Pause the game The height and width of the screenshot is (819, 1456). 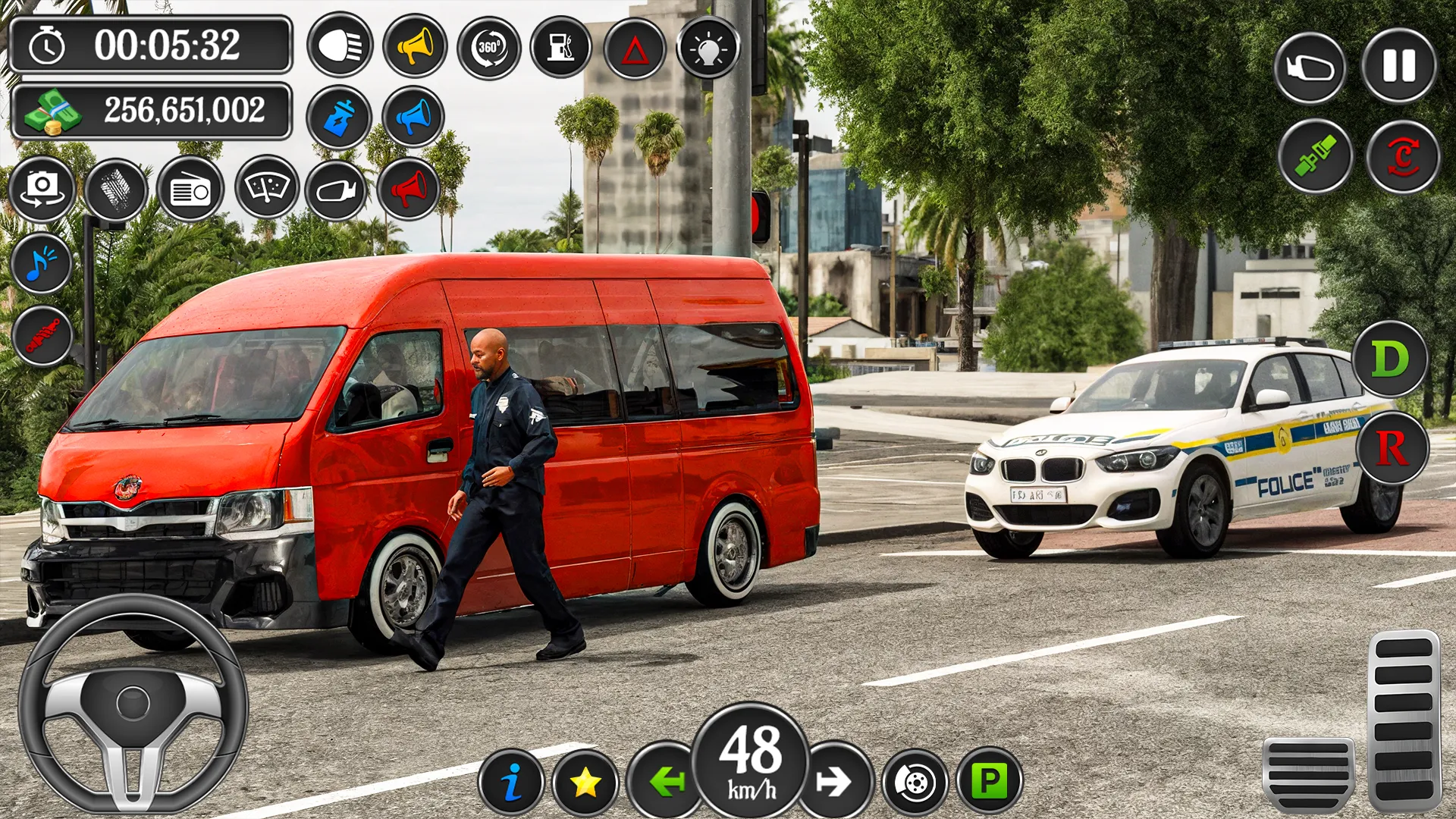(1400, 68)
